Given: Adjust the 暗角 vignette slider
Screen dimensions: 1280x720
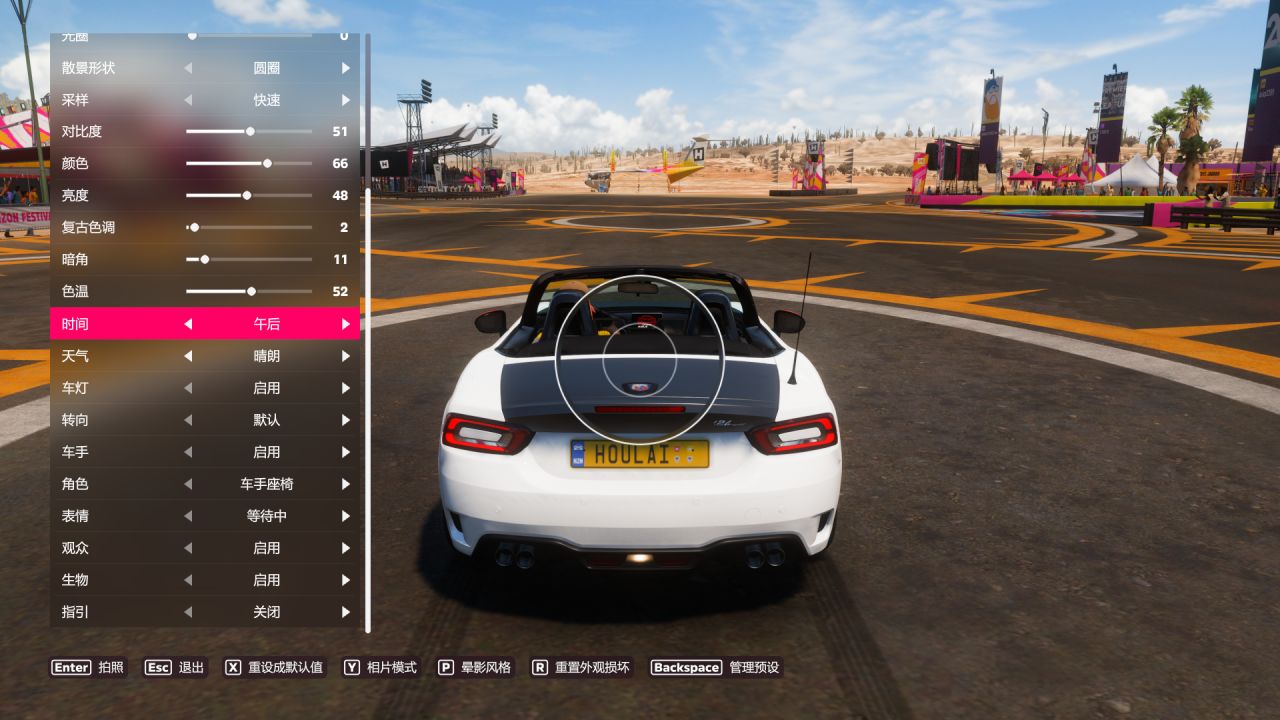Looking at the screenshot, I should click(x=205, y=259).
